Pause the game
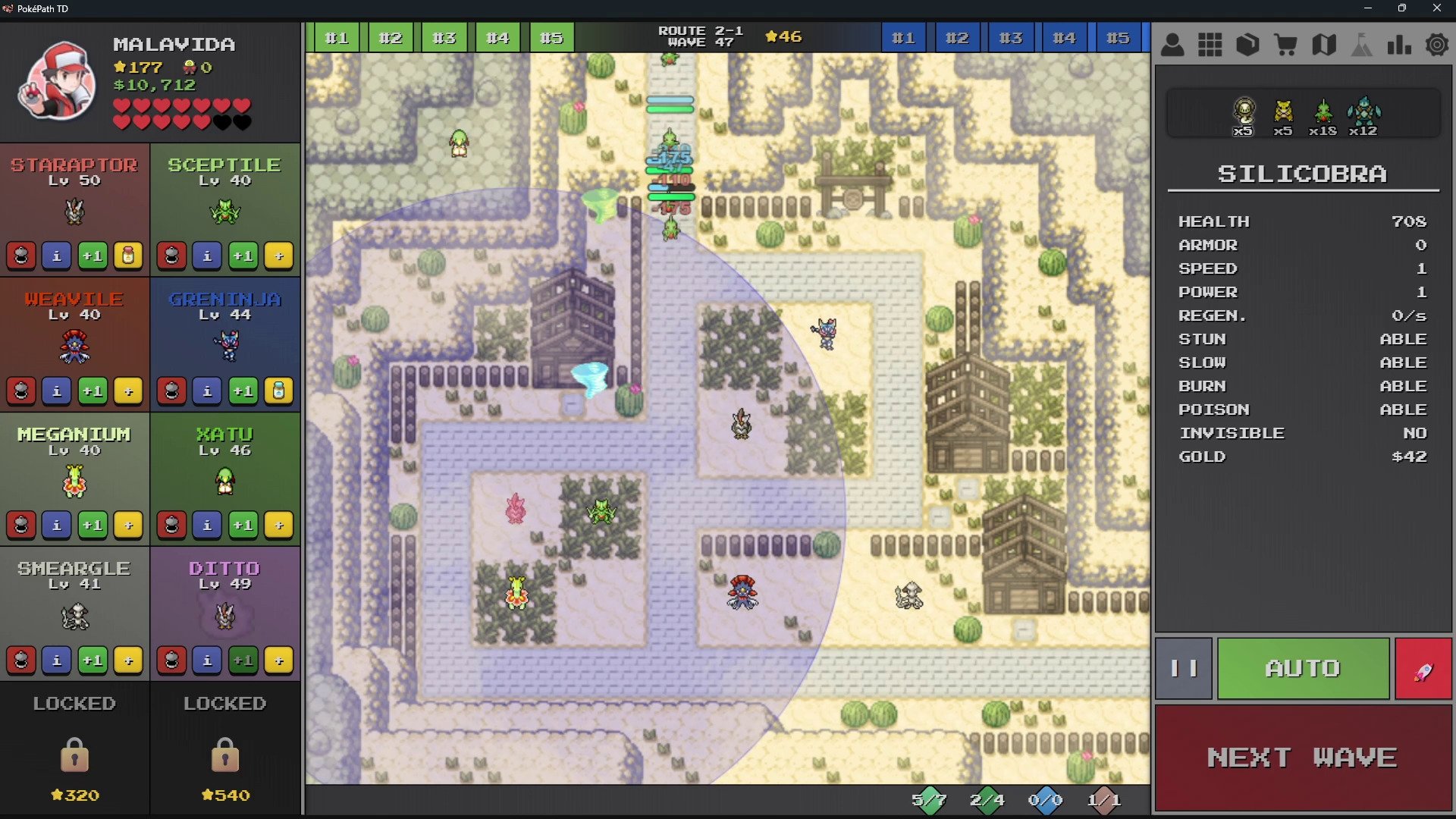 (1183, 668)
